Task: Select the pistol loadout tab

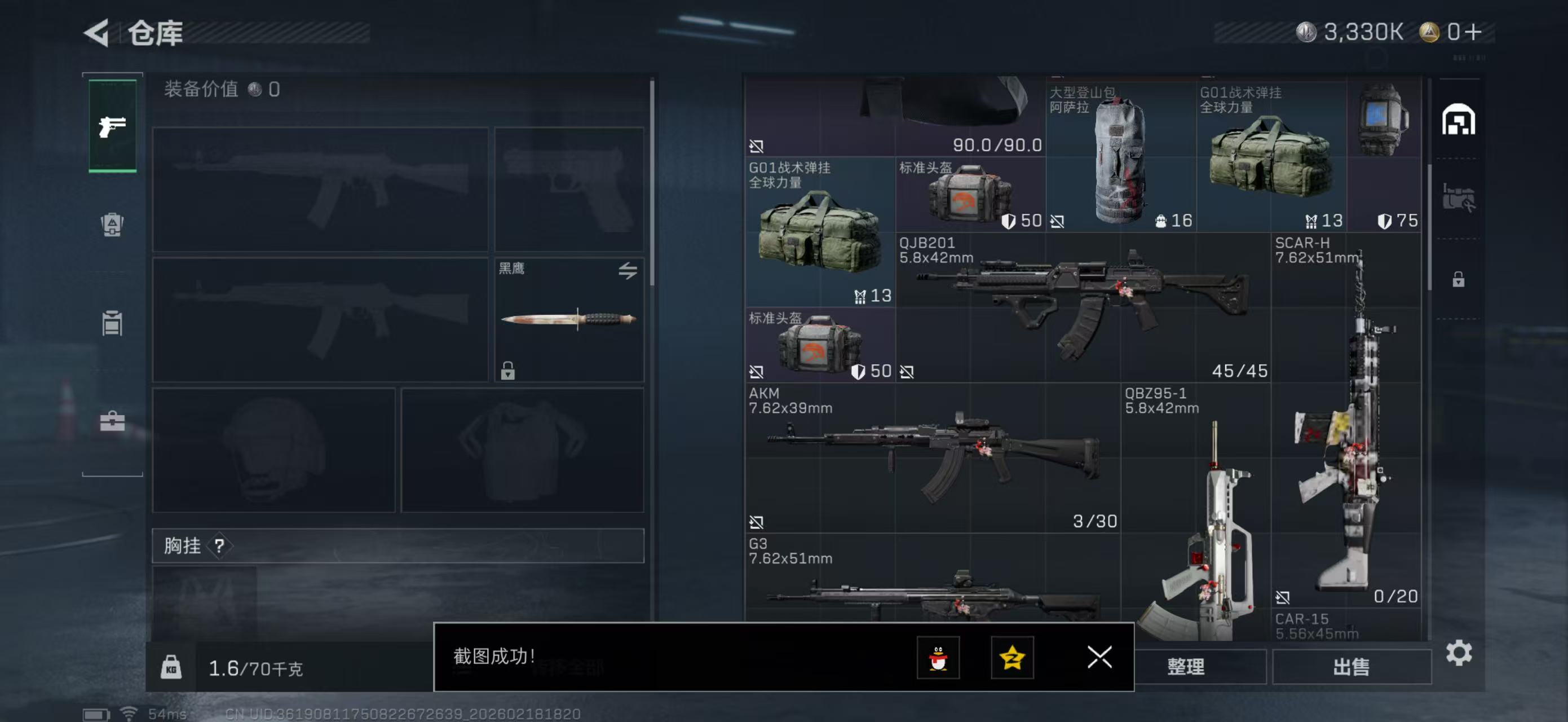Action: coord(113,126)
